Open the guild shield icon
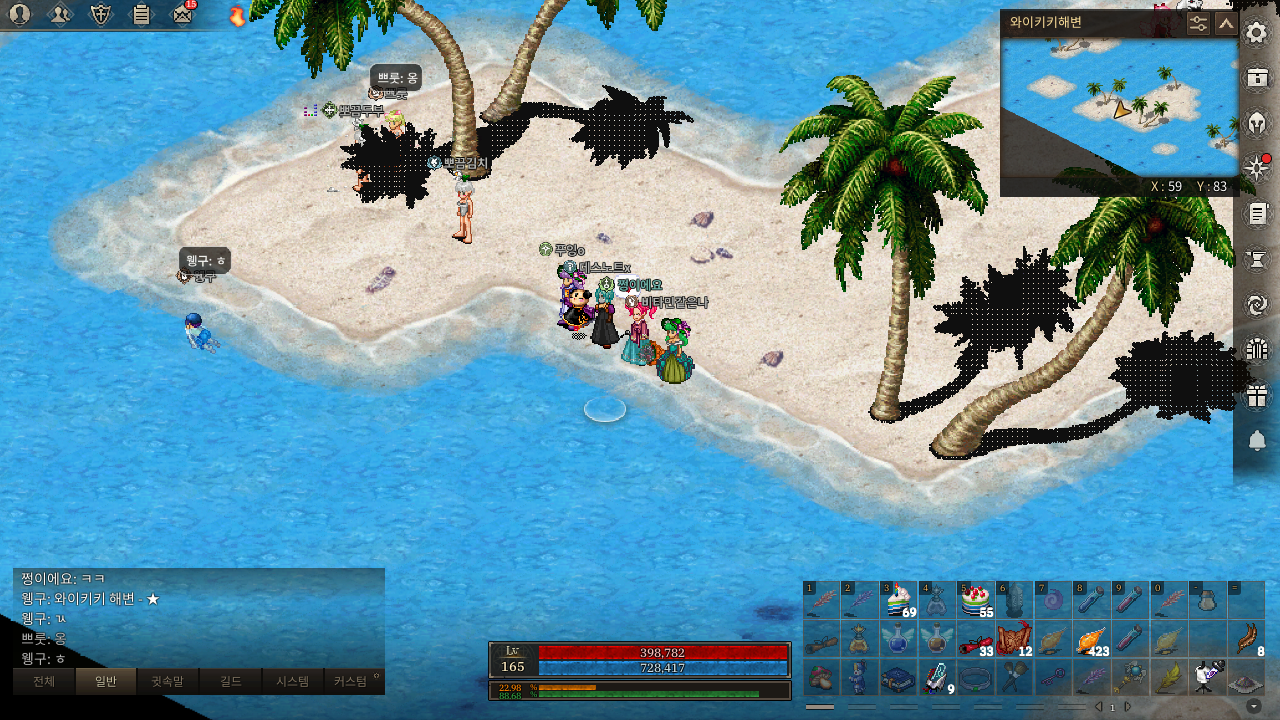The height and width of the screenshot is (720, 1280). [101, 14]
